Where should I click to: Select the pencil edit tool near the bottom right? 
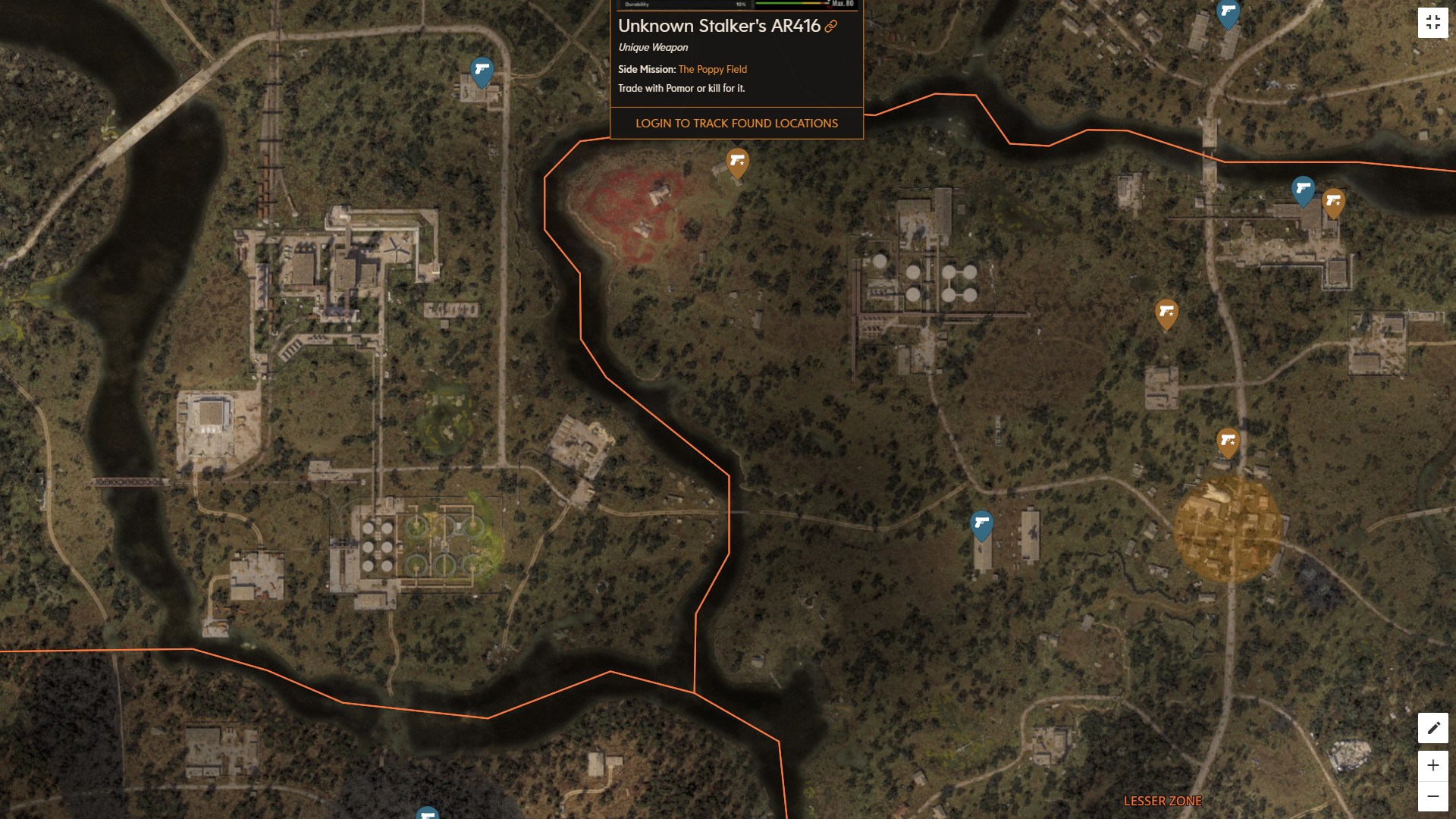pos(1432,727)
